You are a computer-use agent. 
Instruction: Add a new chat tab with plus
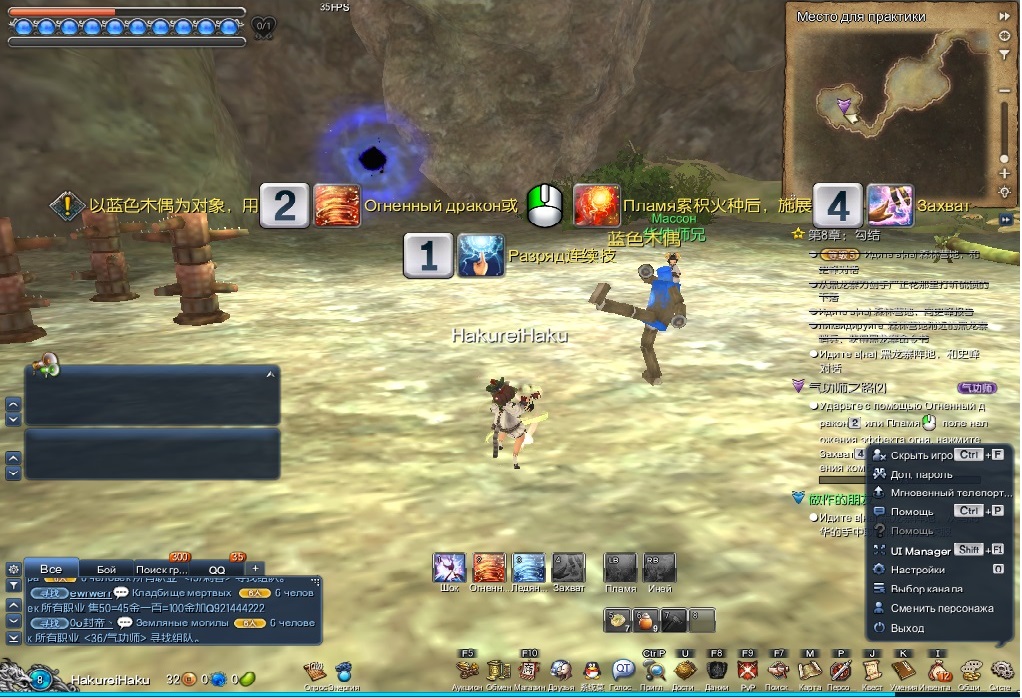pyautogui.click(x=255, y=569)
